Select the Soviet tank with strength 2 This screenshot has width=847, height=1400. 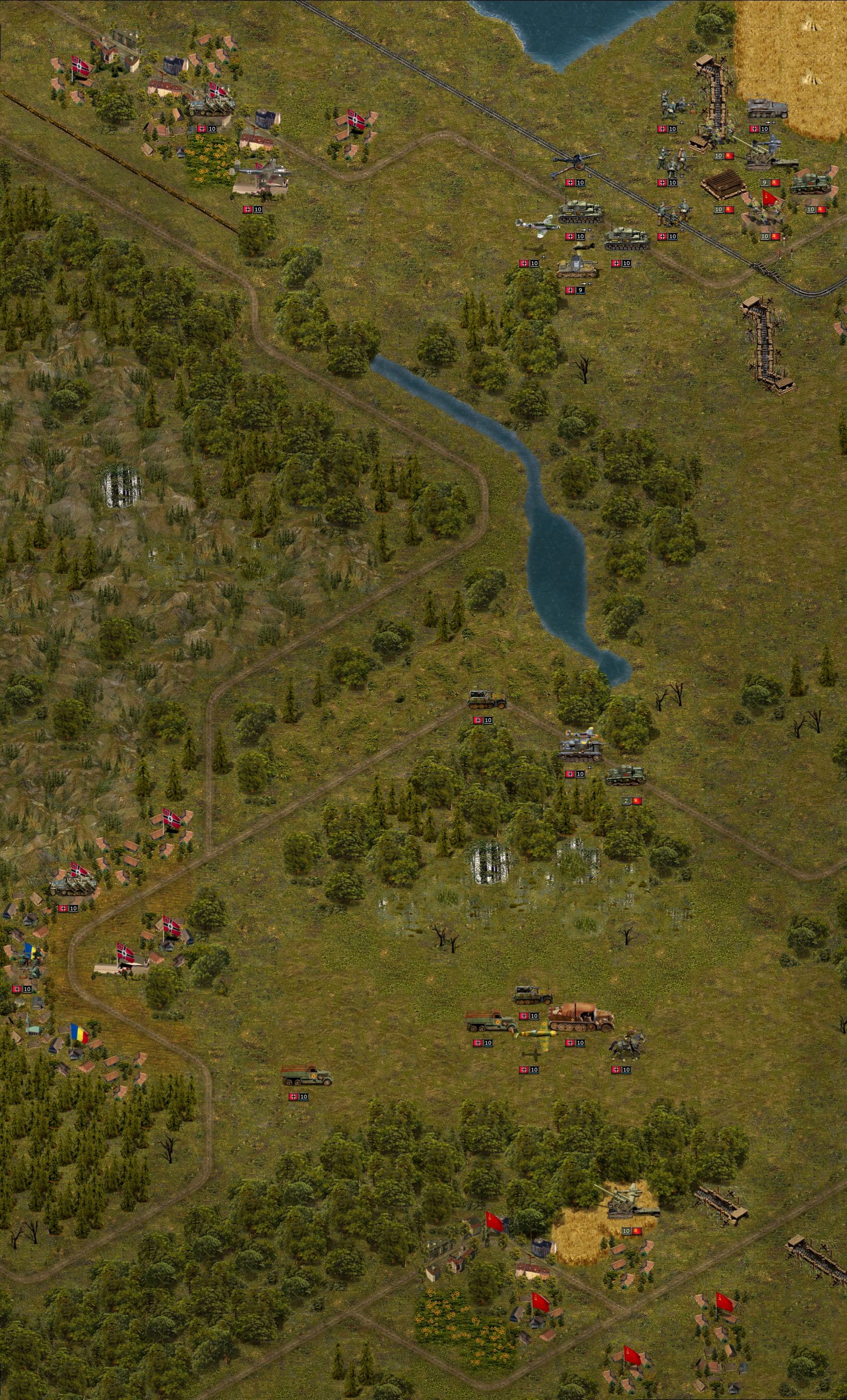pyautogui.click(x=626, y=776)
